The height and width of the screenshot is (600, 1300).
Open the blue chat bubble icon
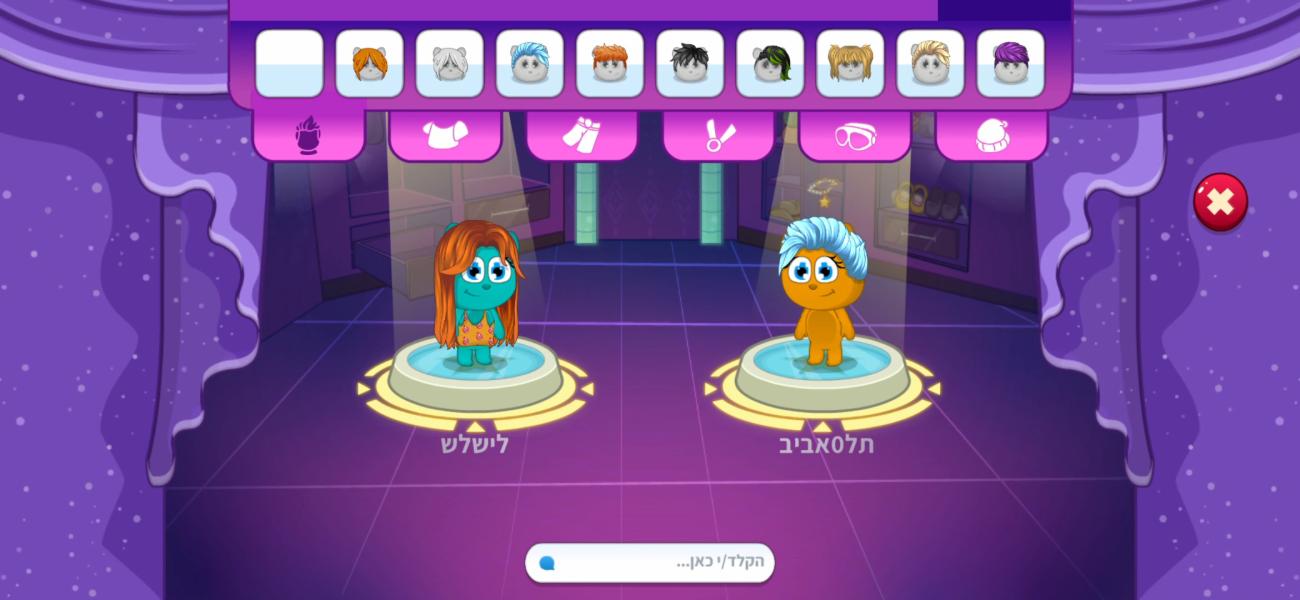(x=547, y=563)
